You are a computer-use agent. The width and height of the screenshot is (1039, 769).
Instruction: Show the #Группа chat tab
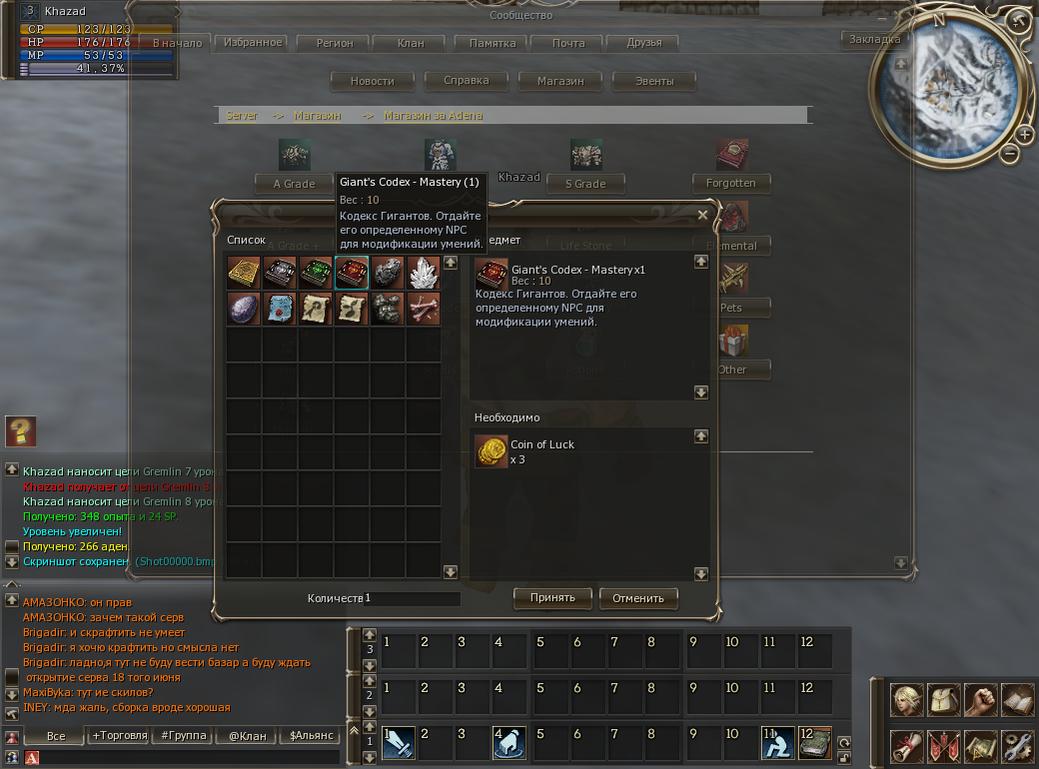182,736
